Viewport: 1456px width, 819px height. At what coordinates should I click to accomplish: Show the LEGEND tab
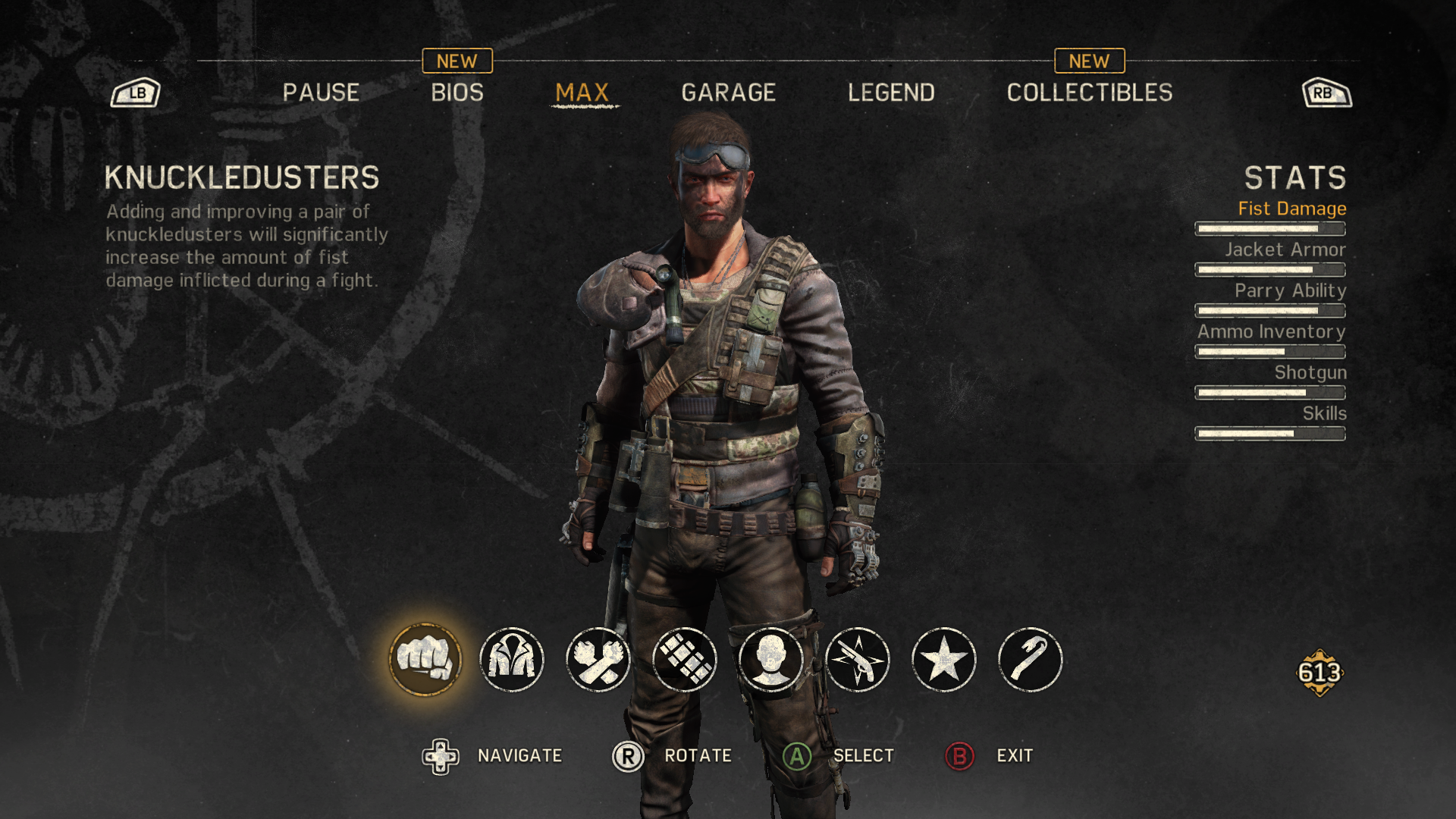coord(891,93)
